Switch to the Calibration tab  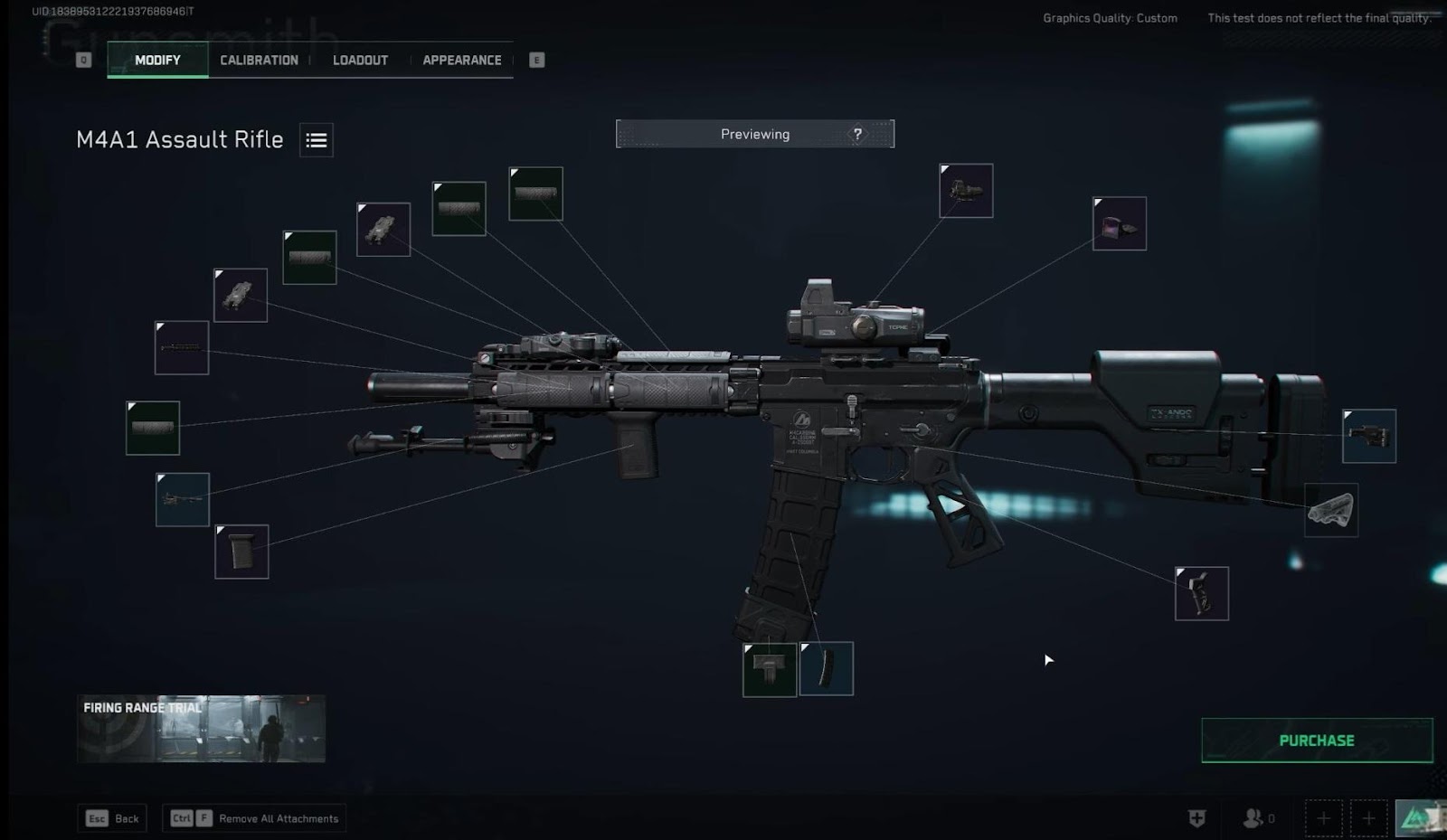click(x=259, y=60)
